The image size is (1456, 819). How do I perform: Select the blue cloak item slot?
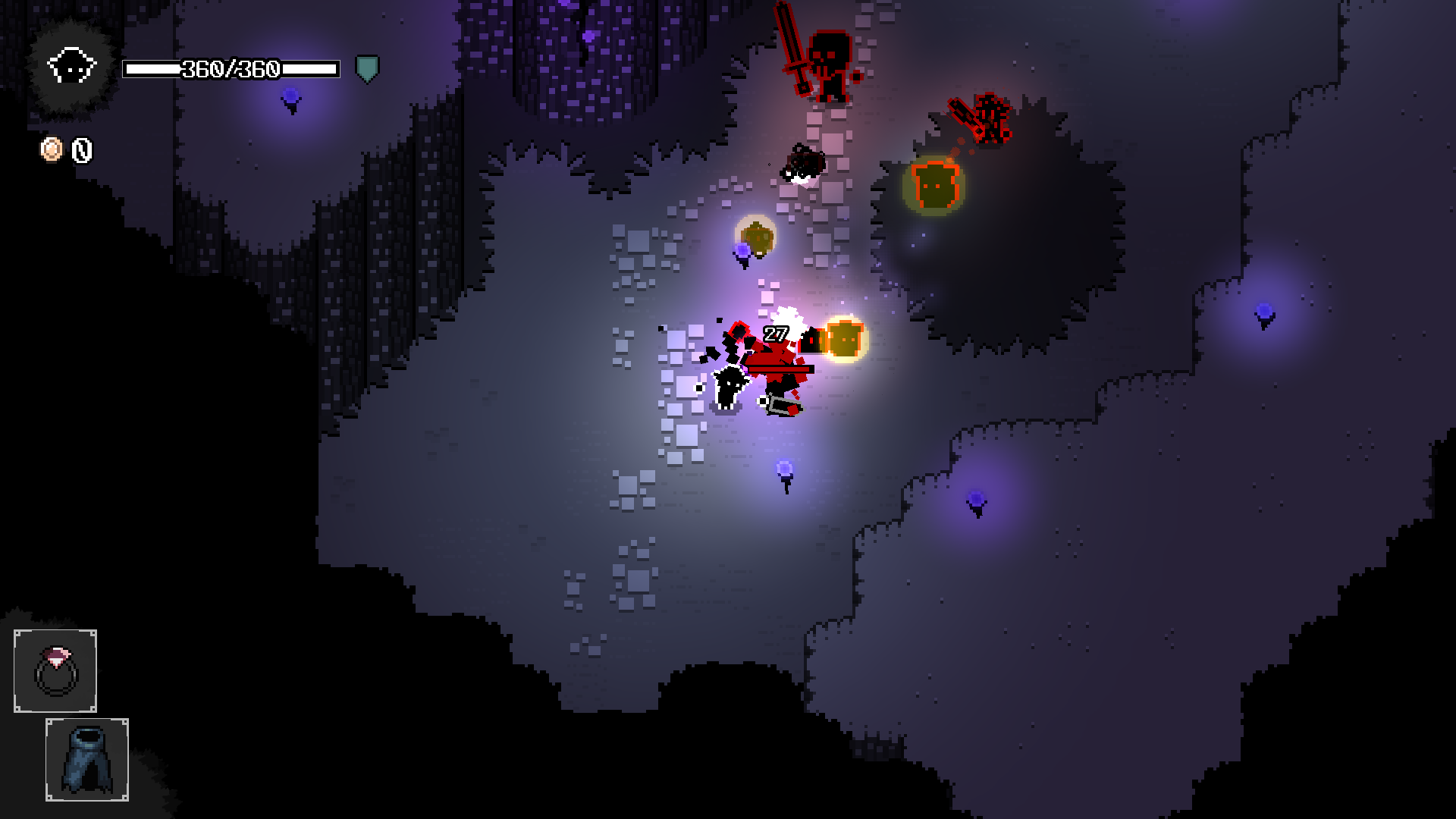click(87, 760)
